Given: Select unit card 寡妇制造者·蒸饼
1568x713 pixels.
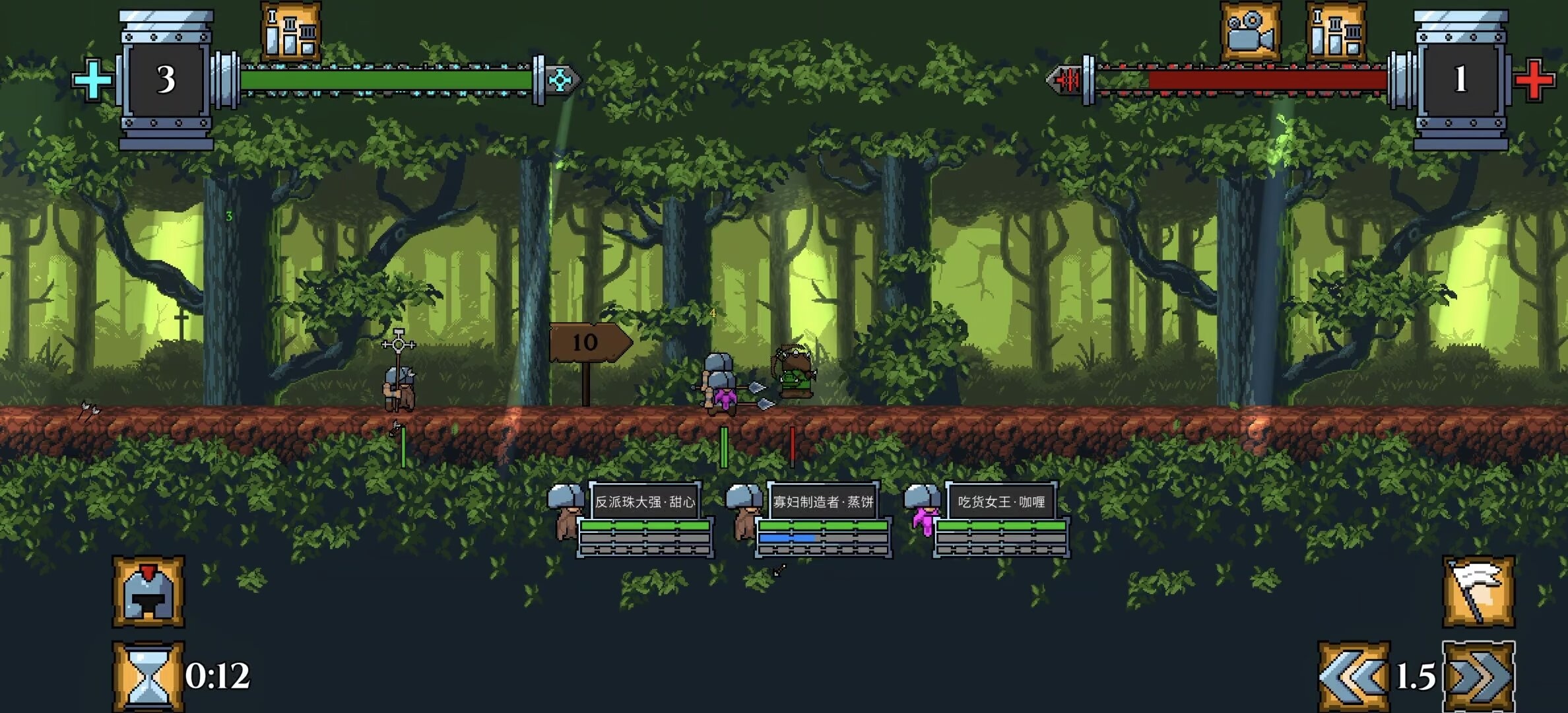Looking at the screenshot, I should [822, 502].
